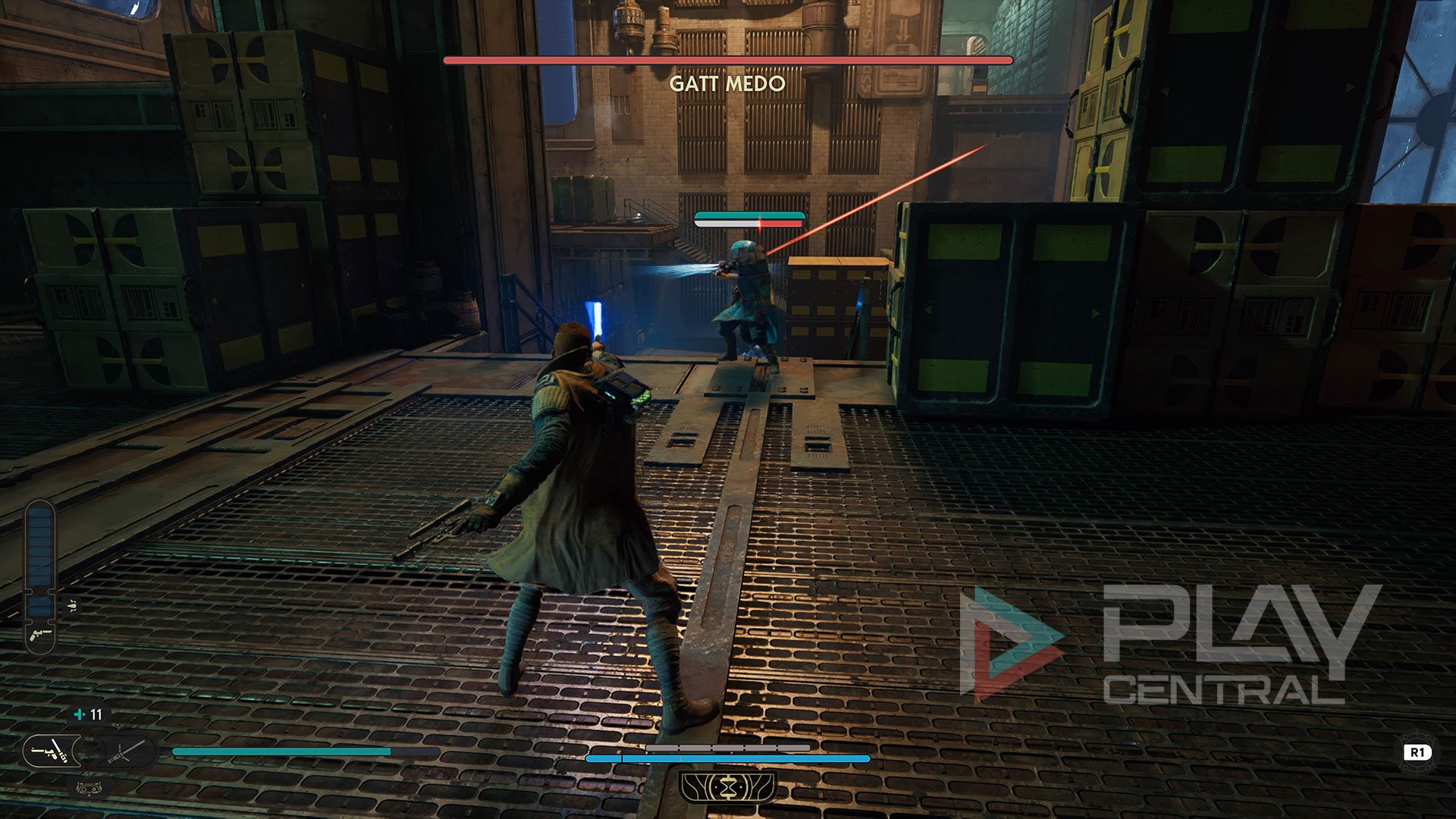Screen dimensions: 1456x819
Task: Activate the hourglass slow ability emblem
Action: (728, 787)
